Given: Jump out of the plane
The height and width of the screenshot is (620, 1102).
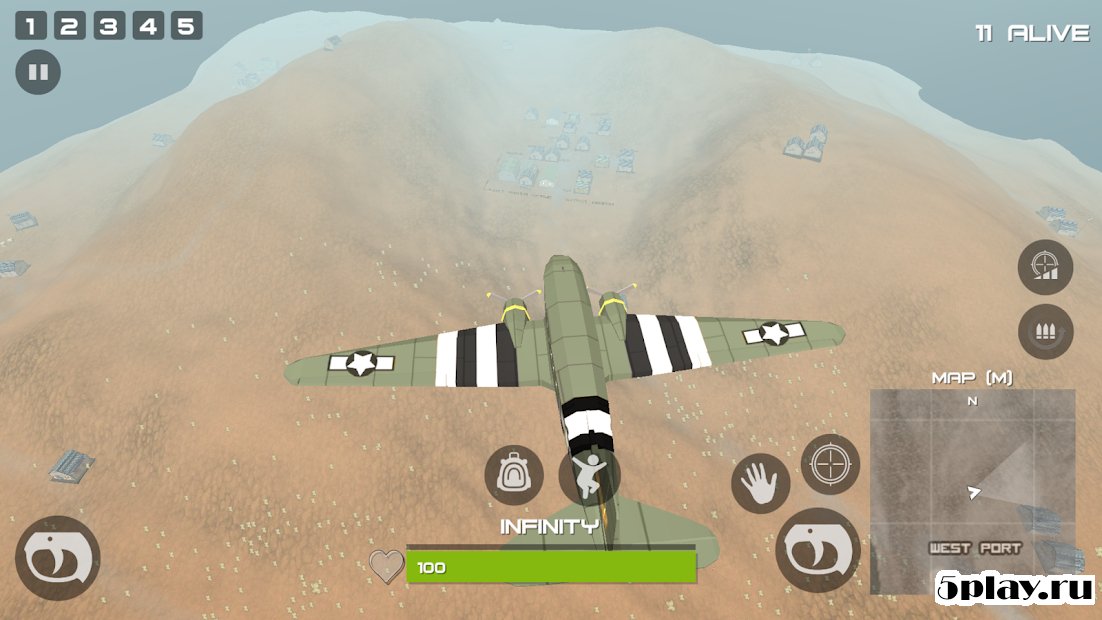Looking at the screenshot, I should click(588, 474).
